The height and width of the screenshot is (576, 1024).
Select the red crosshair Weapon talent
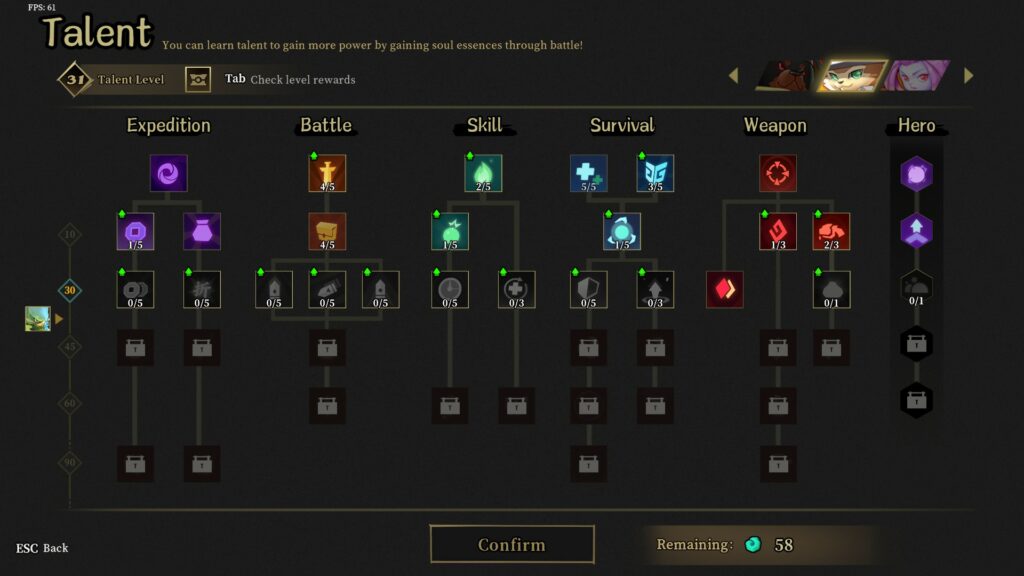(777, 173)
